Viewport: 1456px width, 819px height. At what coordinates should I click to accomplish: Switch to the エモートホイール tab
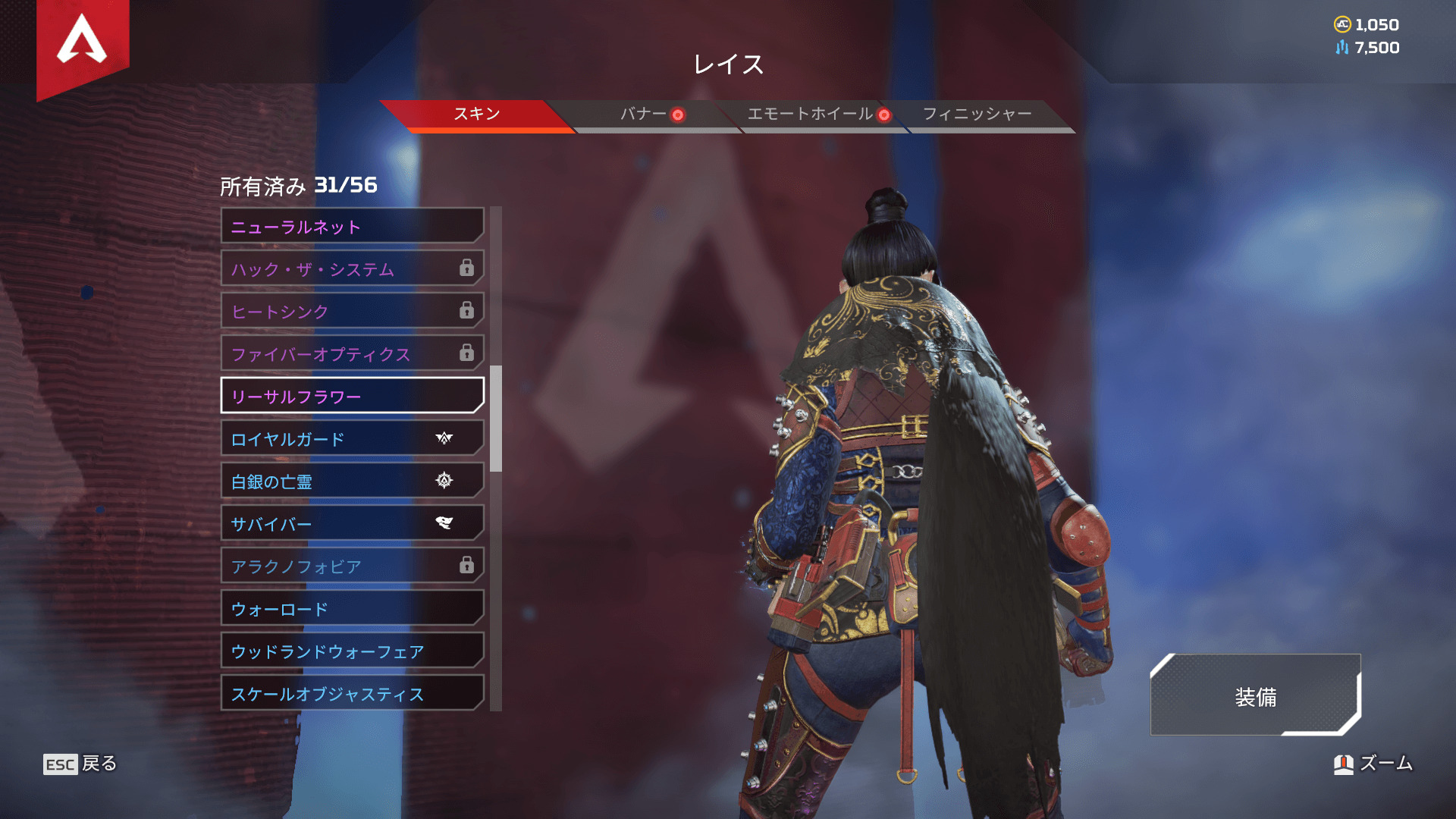[x=810, y=115]
